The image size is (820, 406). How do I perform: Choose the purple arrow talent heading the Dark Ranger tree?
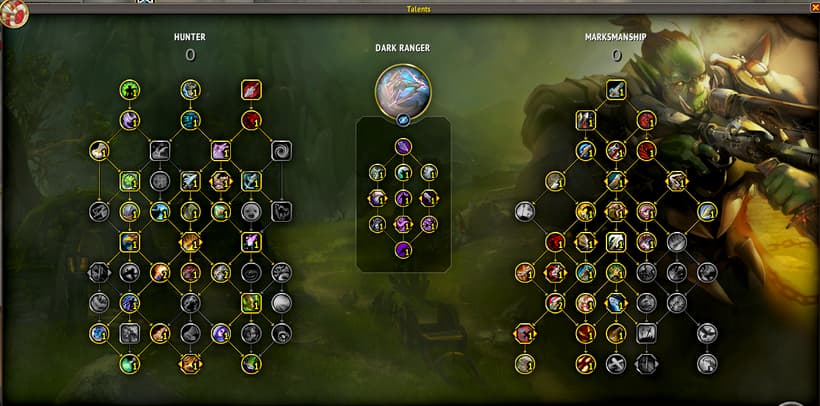coord(404,147)
